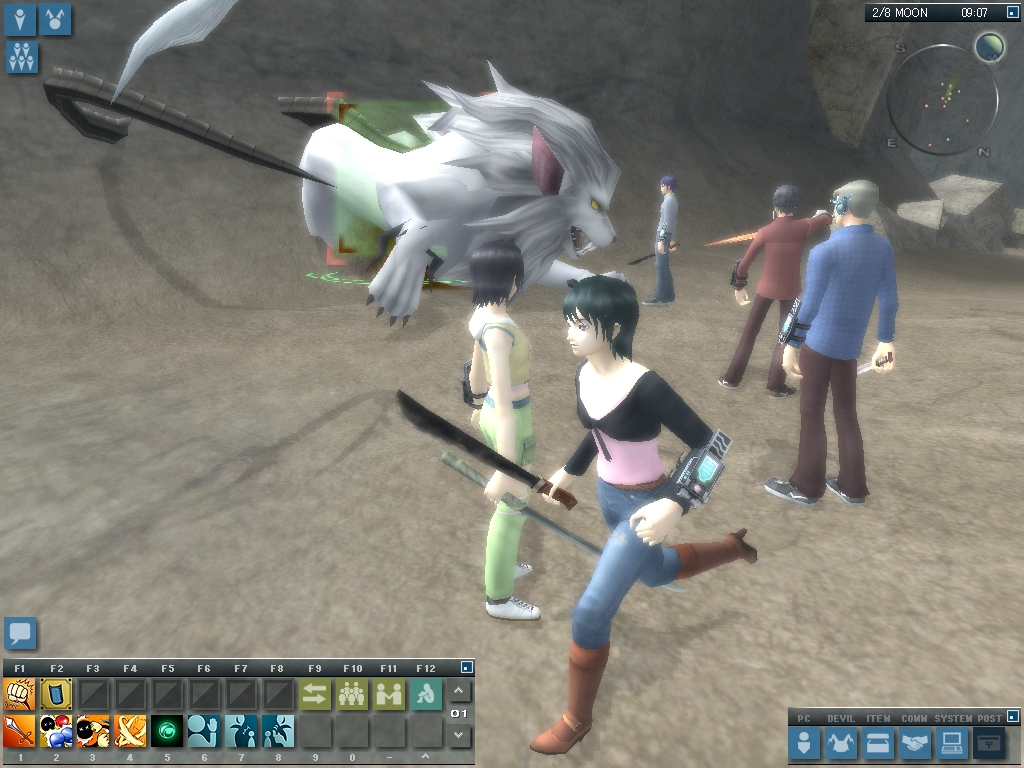Viewport: 1024px width, 768px height.
Task: Trigger the sitting person action
Action: point(426,694)
